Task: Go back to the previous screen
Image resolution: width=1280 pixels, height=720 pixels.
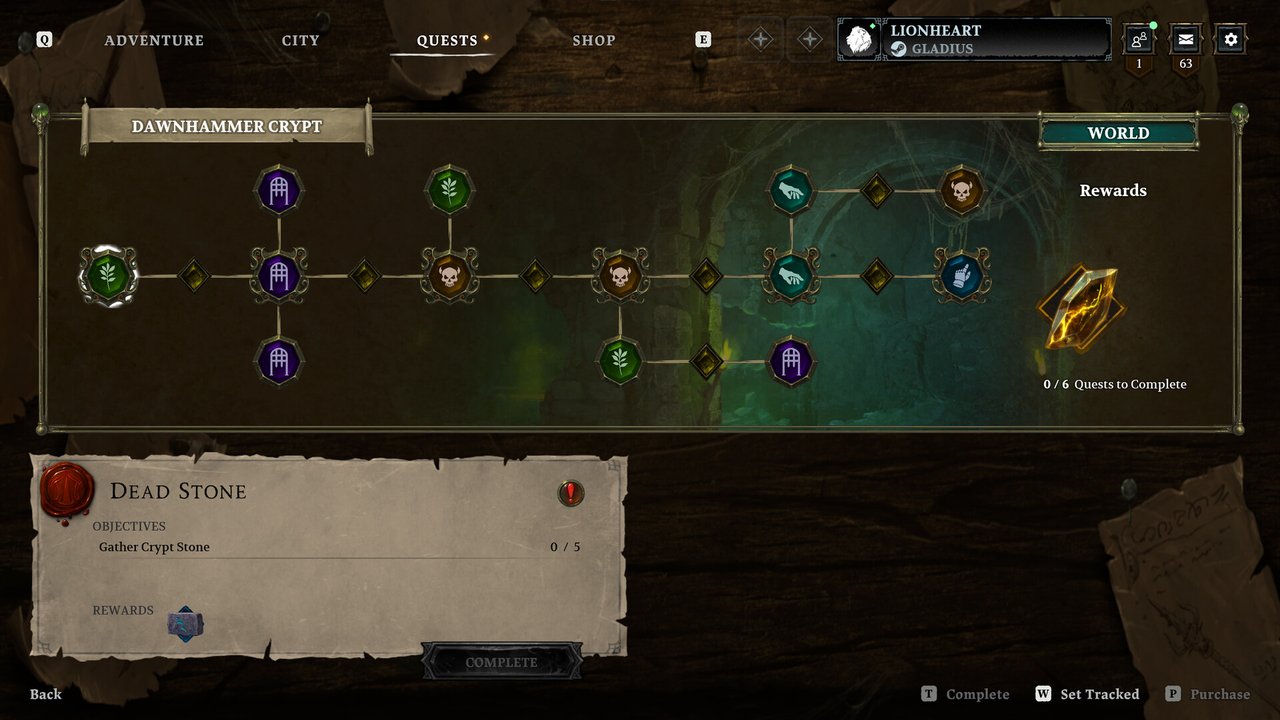Action: tap(45, 694)
